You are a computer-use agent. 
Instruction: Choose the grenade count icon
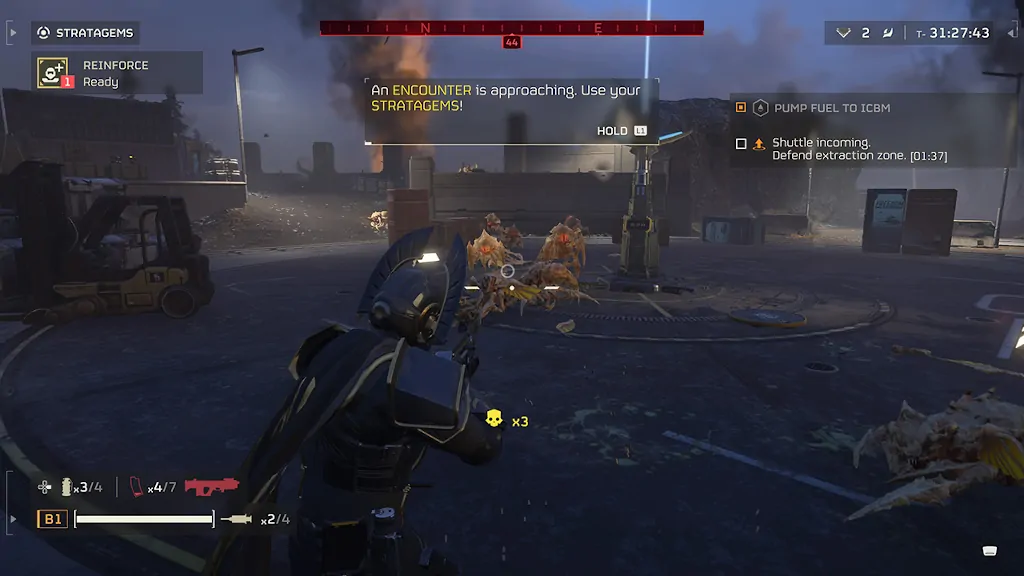pos(67,487)
